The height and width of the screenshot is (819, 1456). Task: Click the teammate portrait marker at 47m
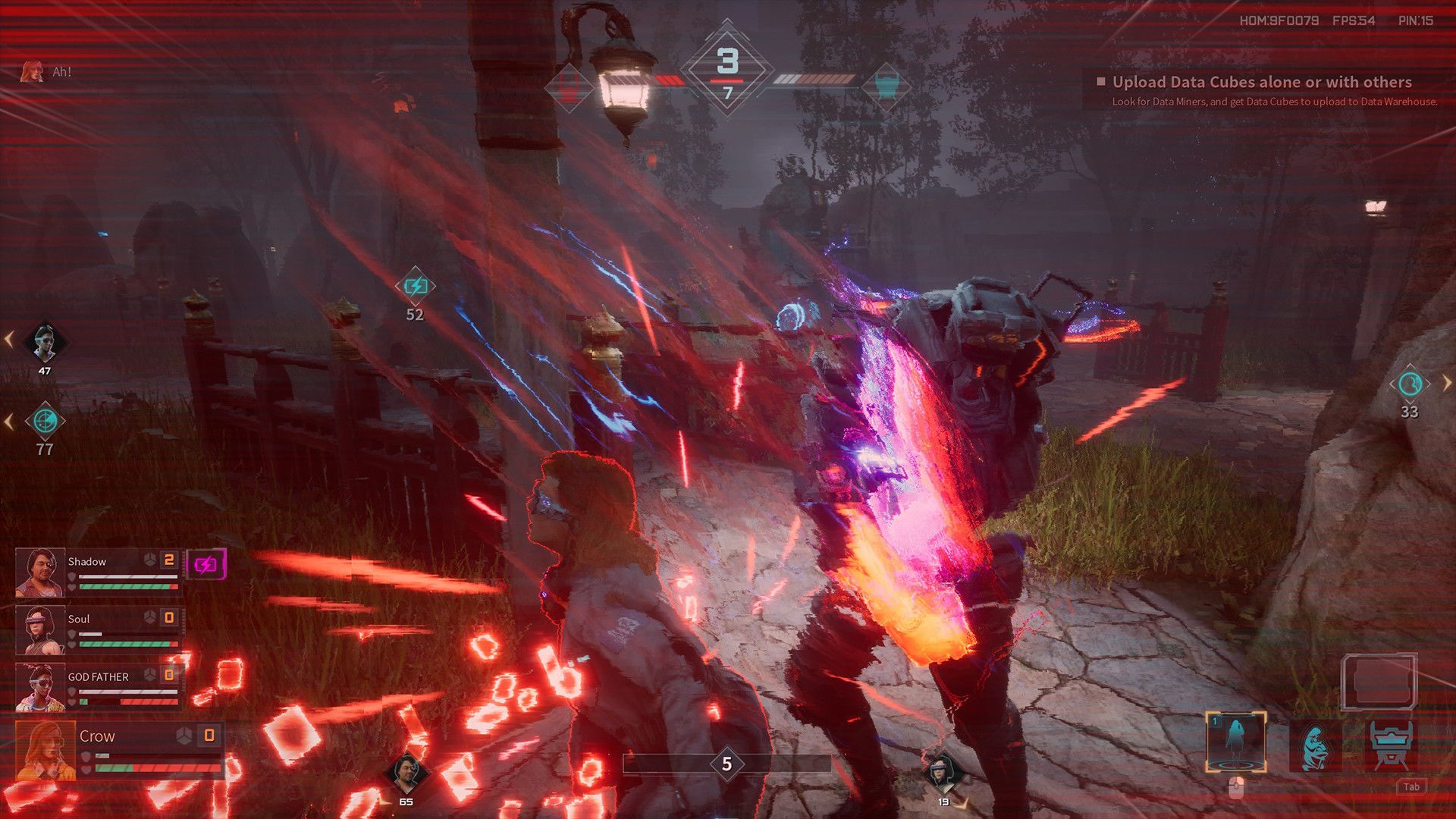coord(45,343)
